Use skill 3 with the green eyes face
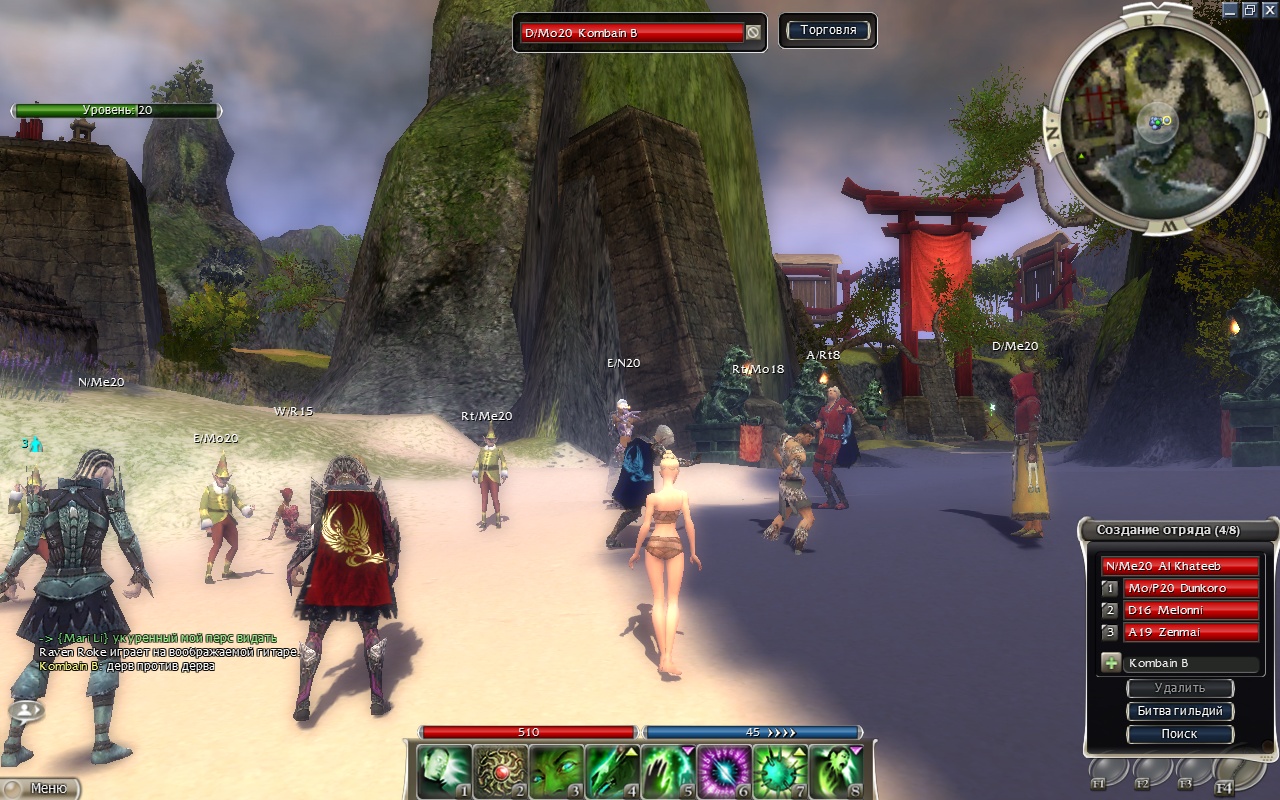 click(x=555, y=771)
